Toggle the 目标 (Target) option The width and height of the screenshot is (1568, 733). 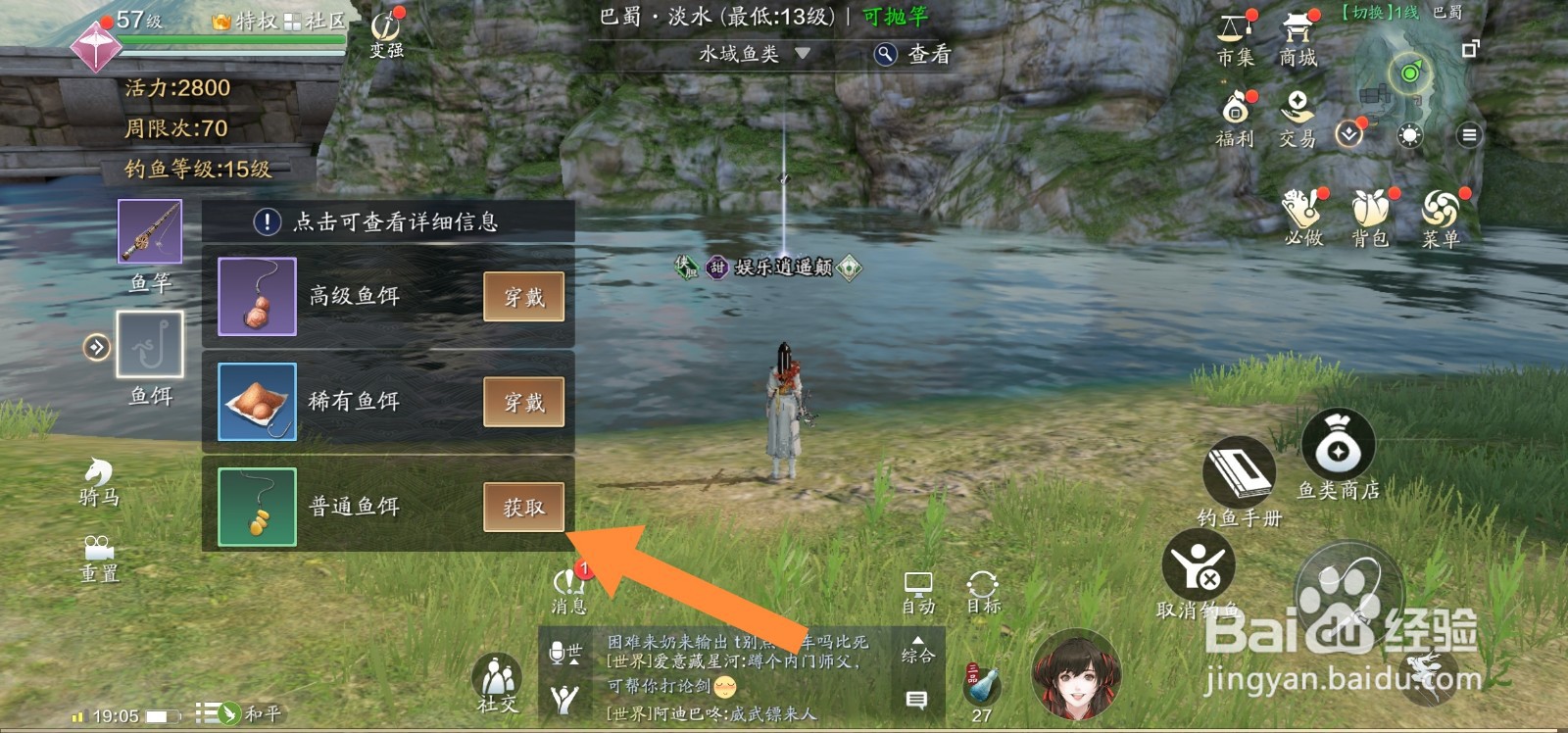[983, 588]
